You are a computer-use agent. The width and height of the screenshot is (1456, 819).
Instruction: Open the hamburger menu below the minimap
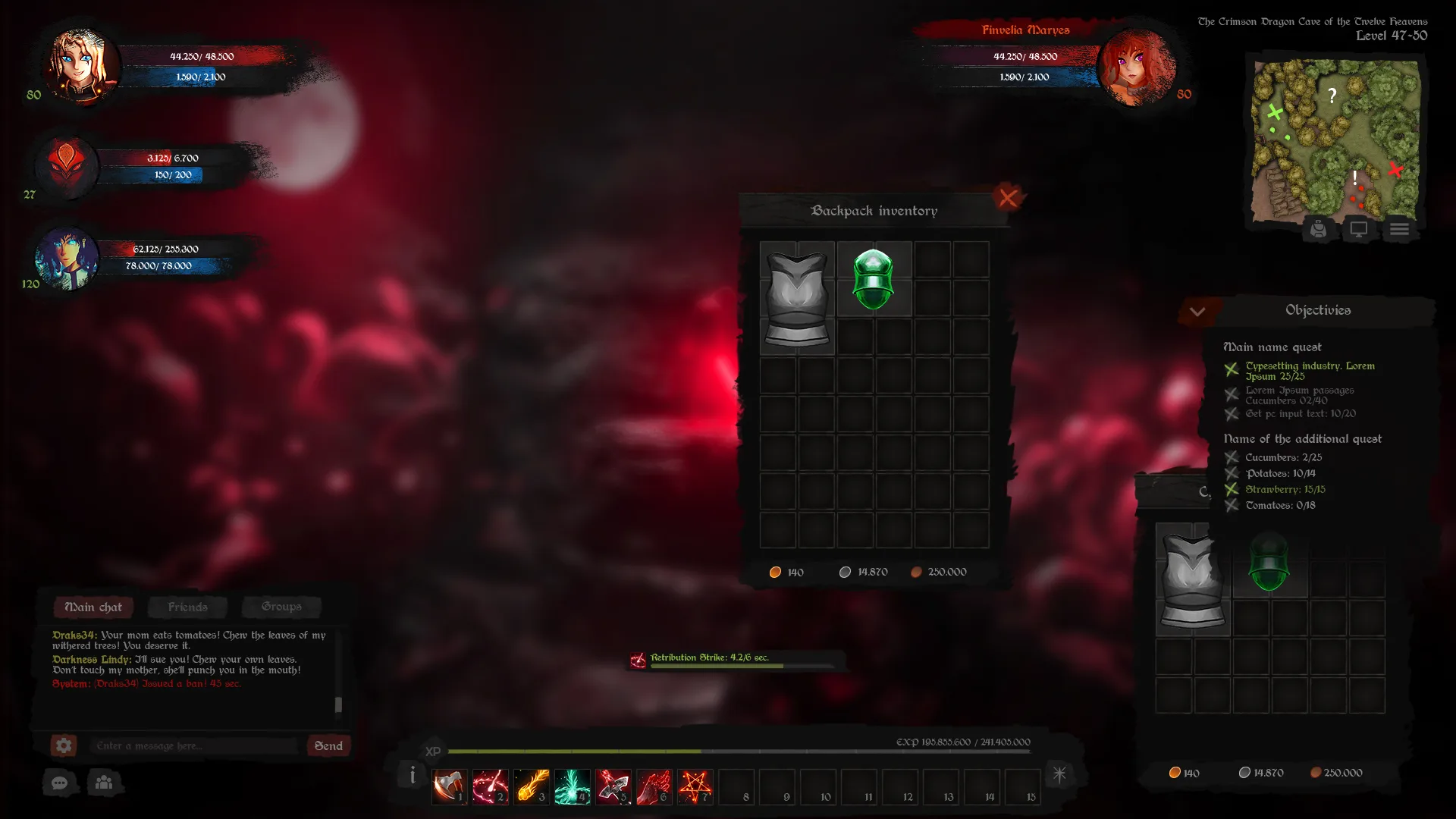point(1399,229)
